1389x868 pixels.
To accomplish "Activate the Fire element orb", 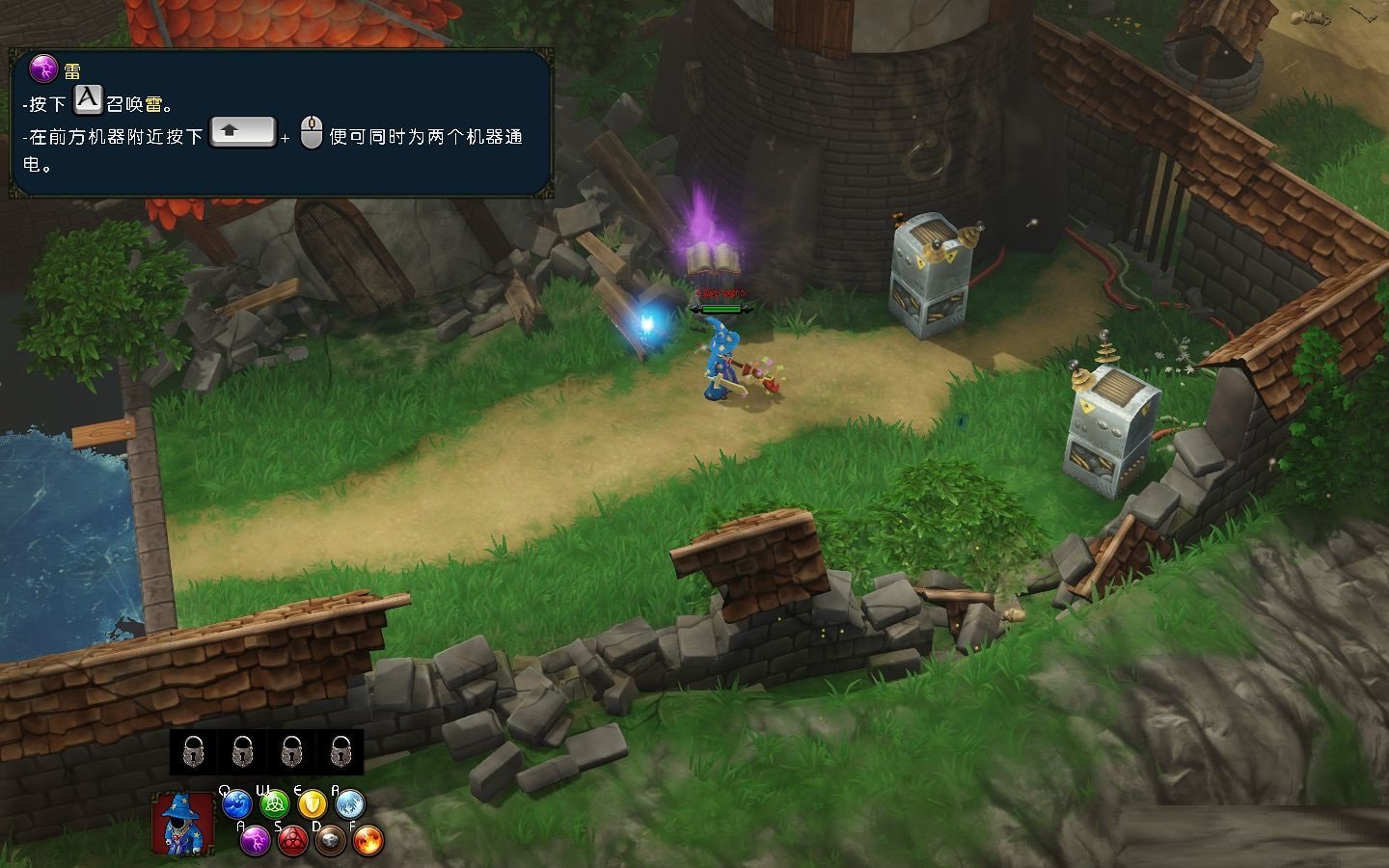I will click(x=368, y=840).
